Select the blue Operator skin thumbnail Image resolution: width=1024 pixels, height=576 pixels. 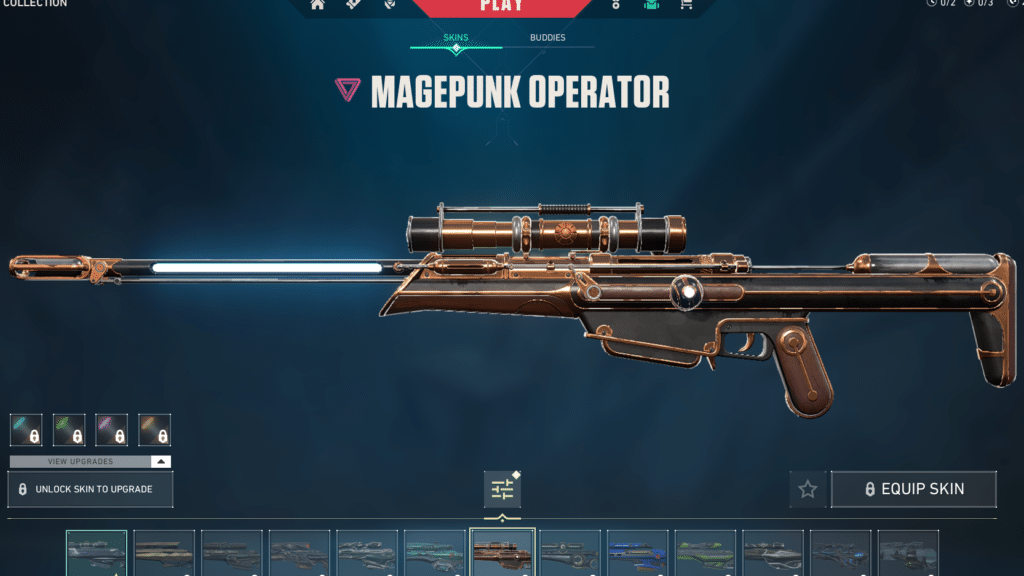click(x=637, y=553)
